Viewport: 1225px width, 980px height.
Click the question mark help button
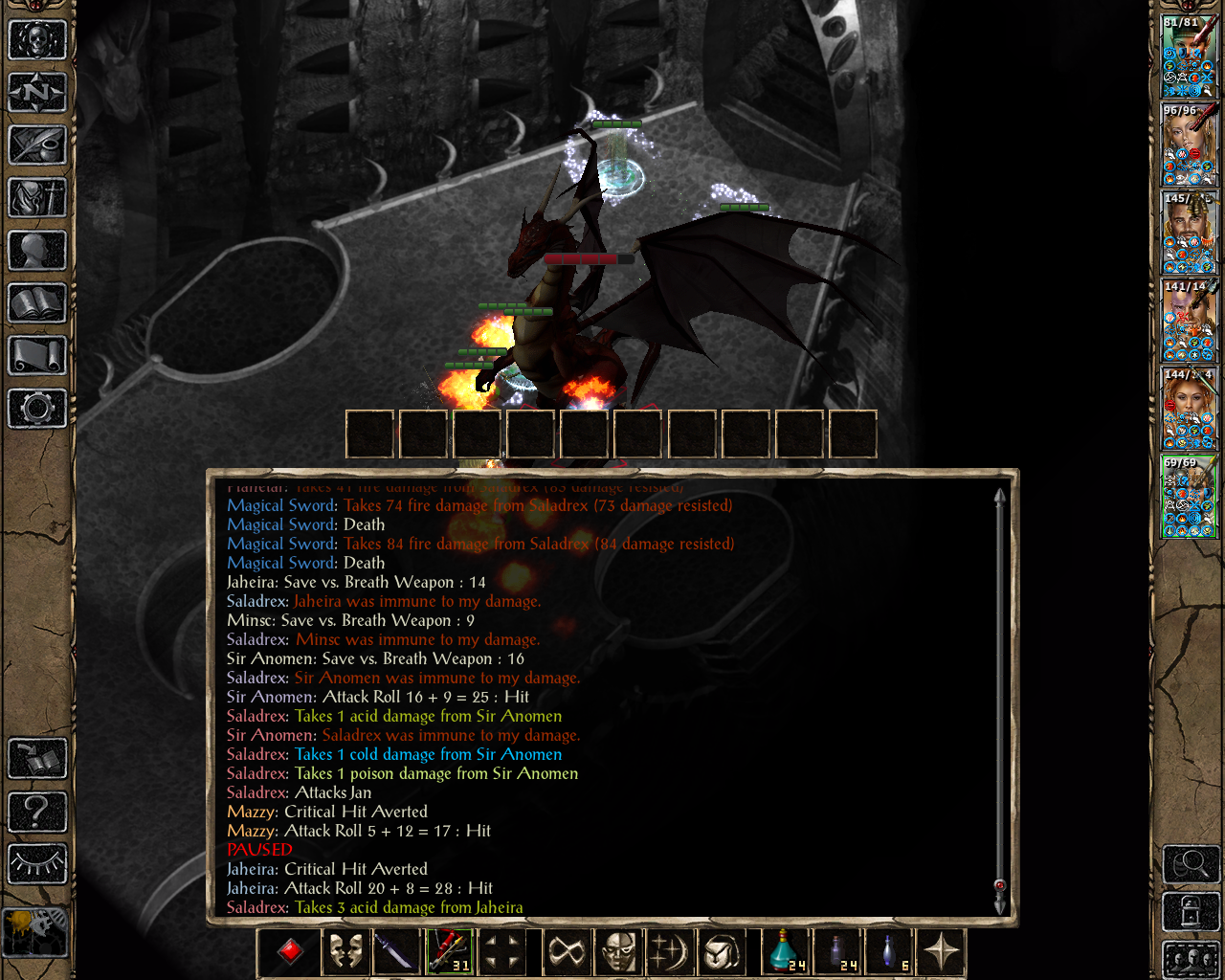[x=37, y=812]
